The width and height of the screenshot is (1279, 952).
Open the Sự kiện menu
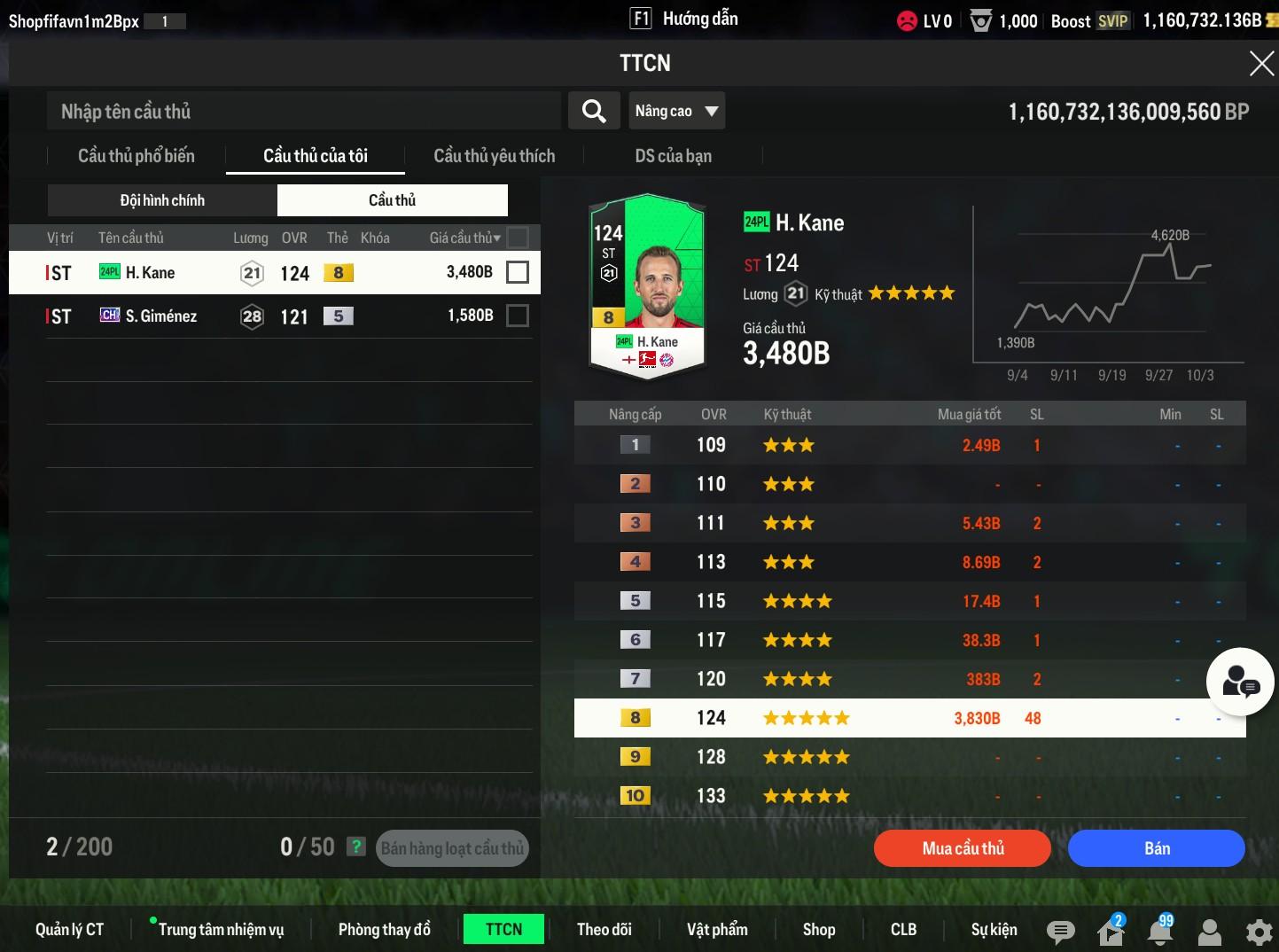click(994, 929)
